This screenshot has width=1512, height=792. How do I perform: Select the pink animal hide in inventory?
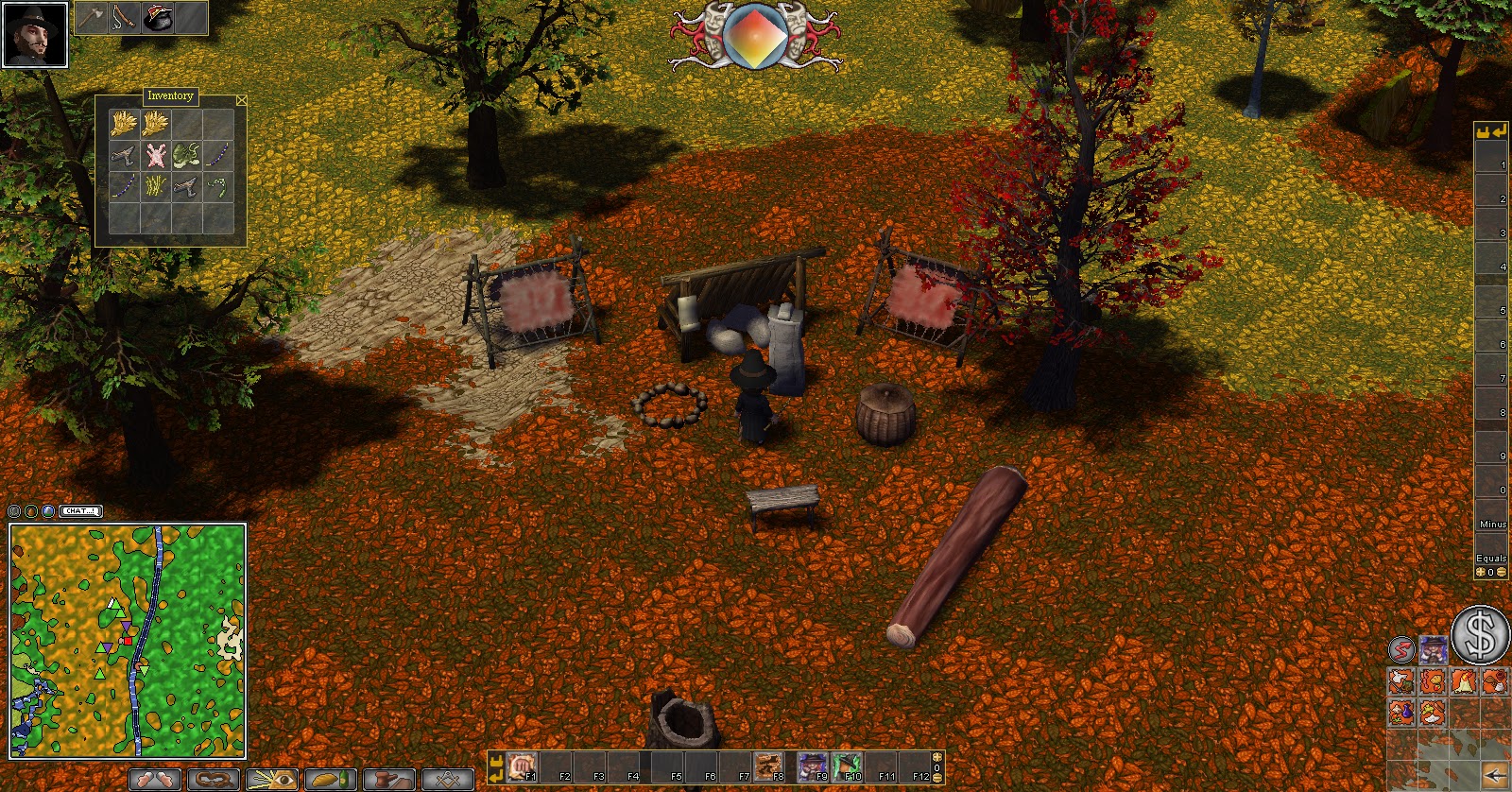[x=155, y=155]
